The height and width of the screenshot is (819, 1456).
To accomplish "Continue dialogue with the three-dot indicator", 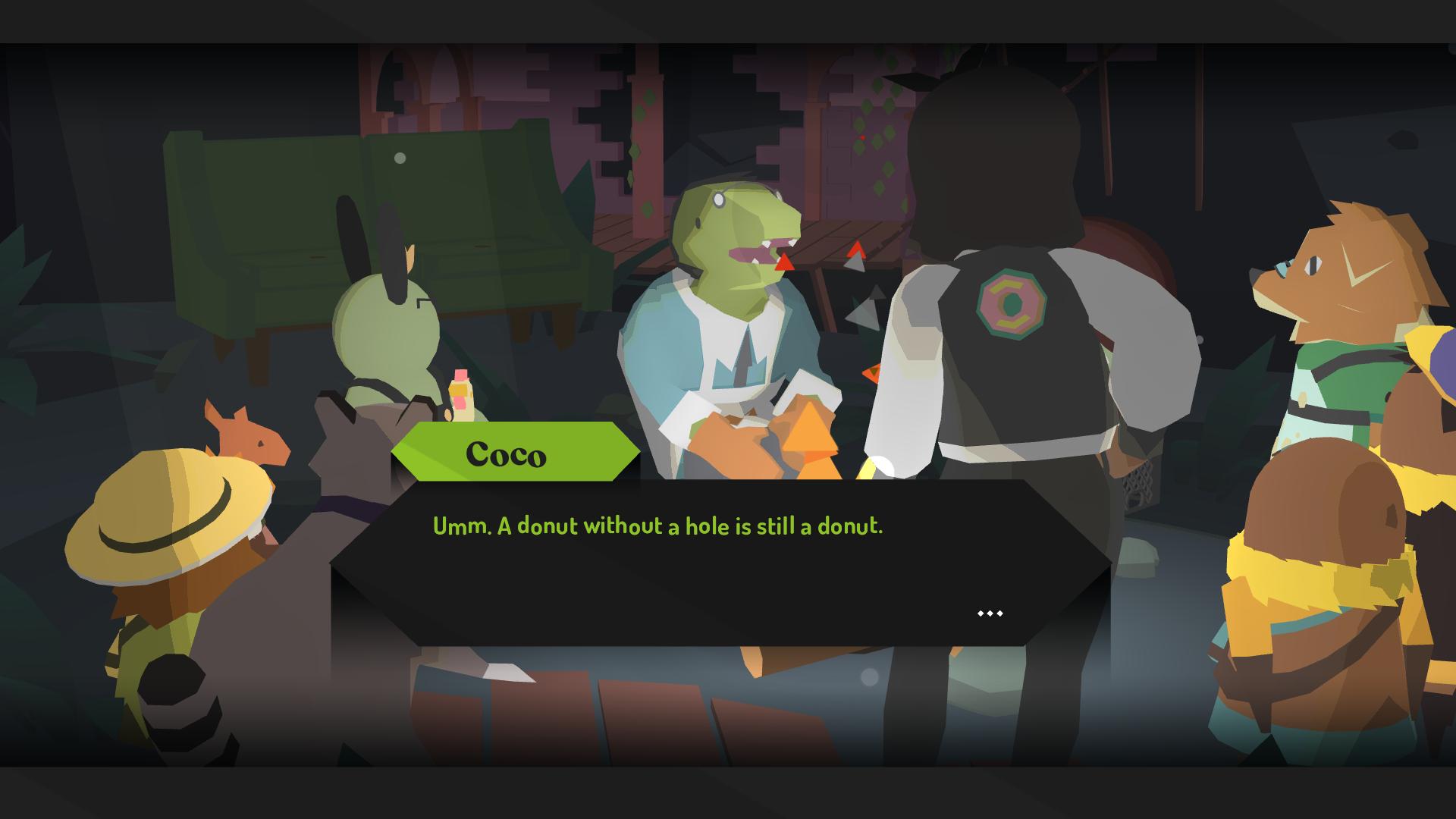I will click(x=990, y=613).
